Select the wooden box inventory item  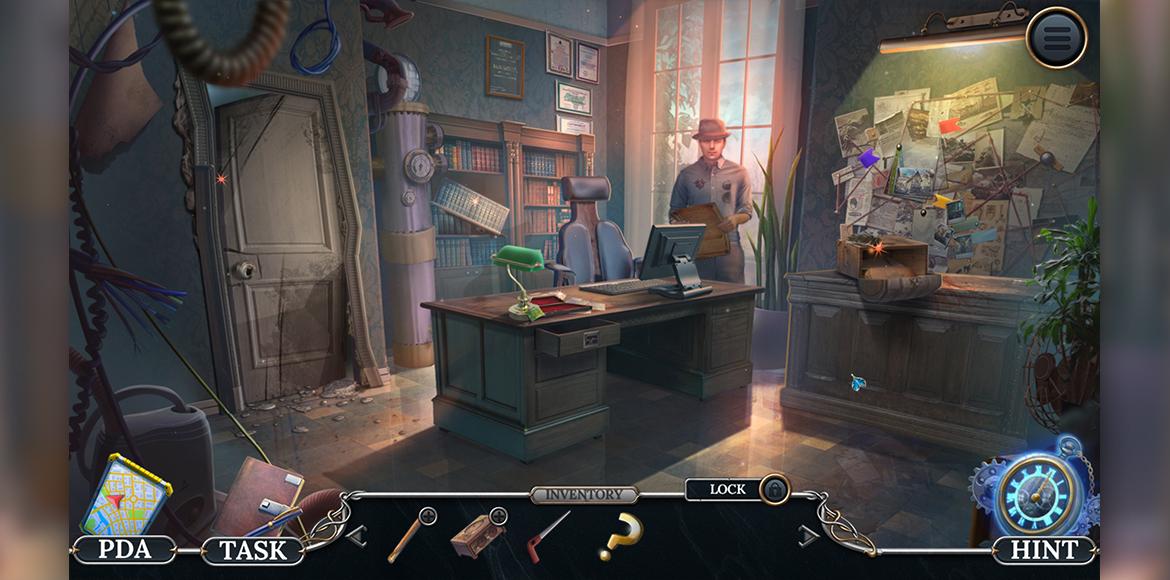pos(477,535)
